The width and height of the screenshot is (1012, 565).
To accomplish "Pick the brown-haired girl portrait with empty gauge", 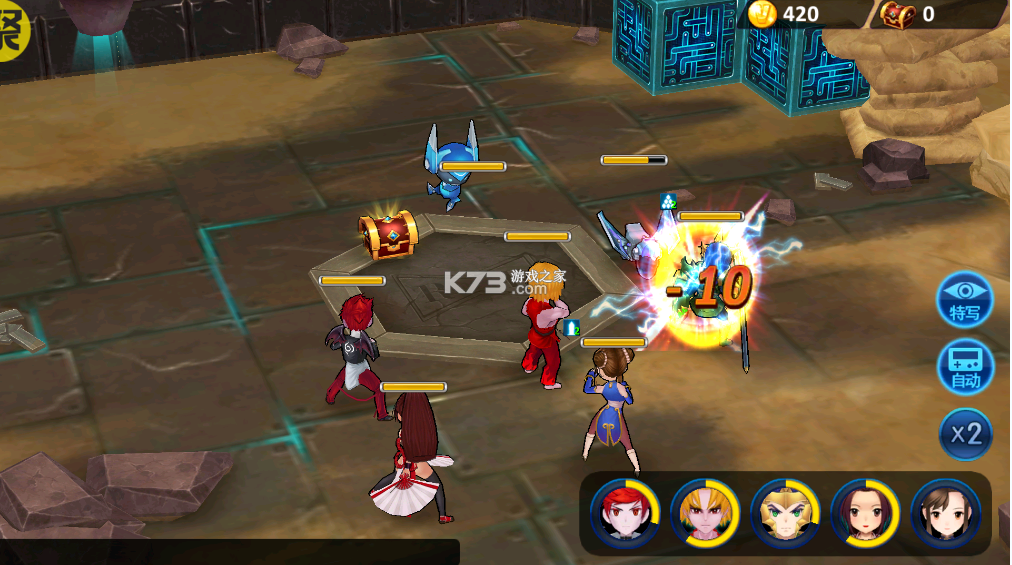I will tap(945, 513).
